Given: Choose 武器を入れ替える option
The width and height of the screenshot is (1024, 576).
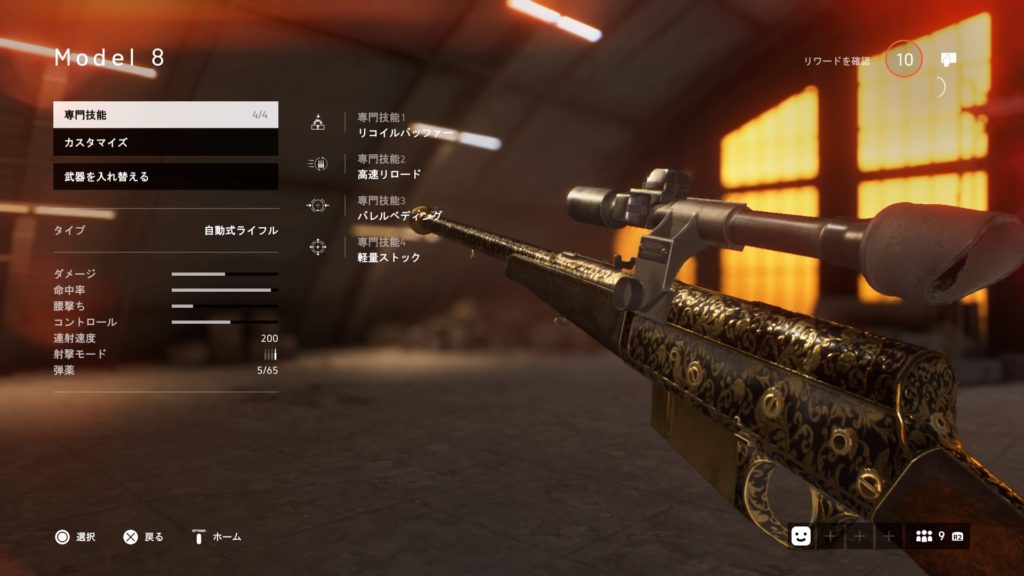Looking at the screenshot, I should (x=165, y=177).
